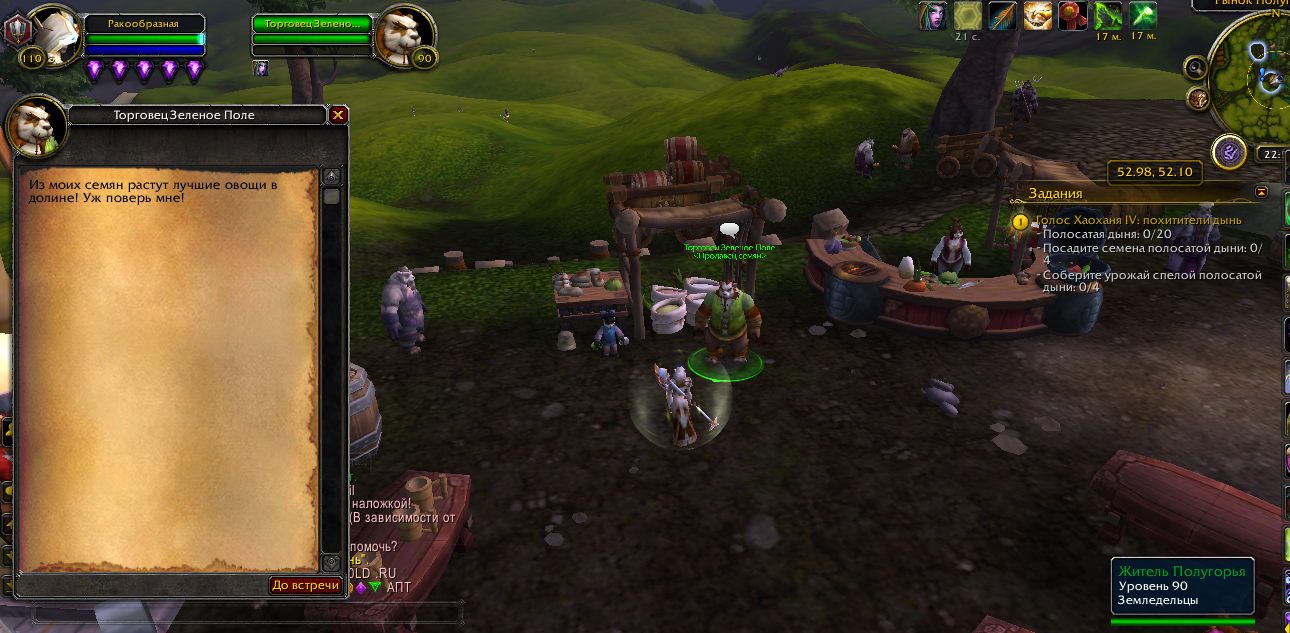
Task: Select the Голос Хаоханя IV quest title
Action: [x=1139, y=220]
